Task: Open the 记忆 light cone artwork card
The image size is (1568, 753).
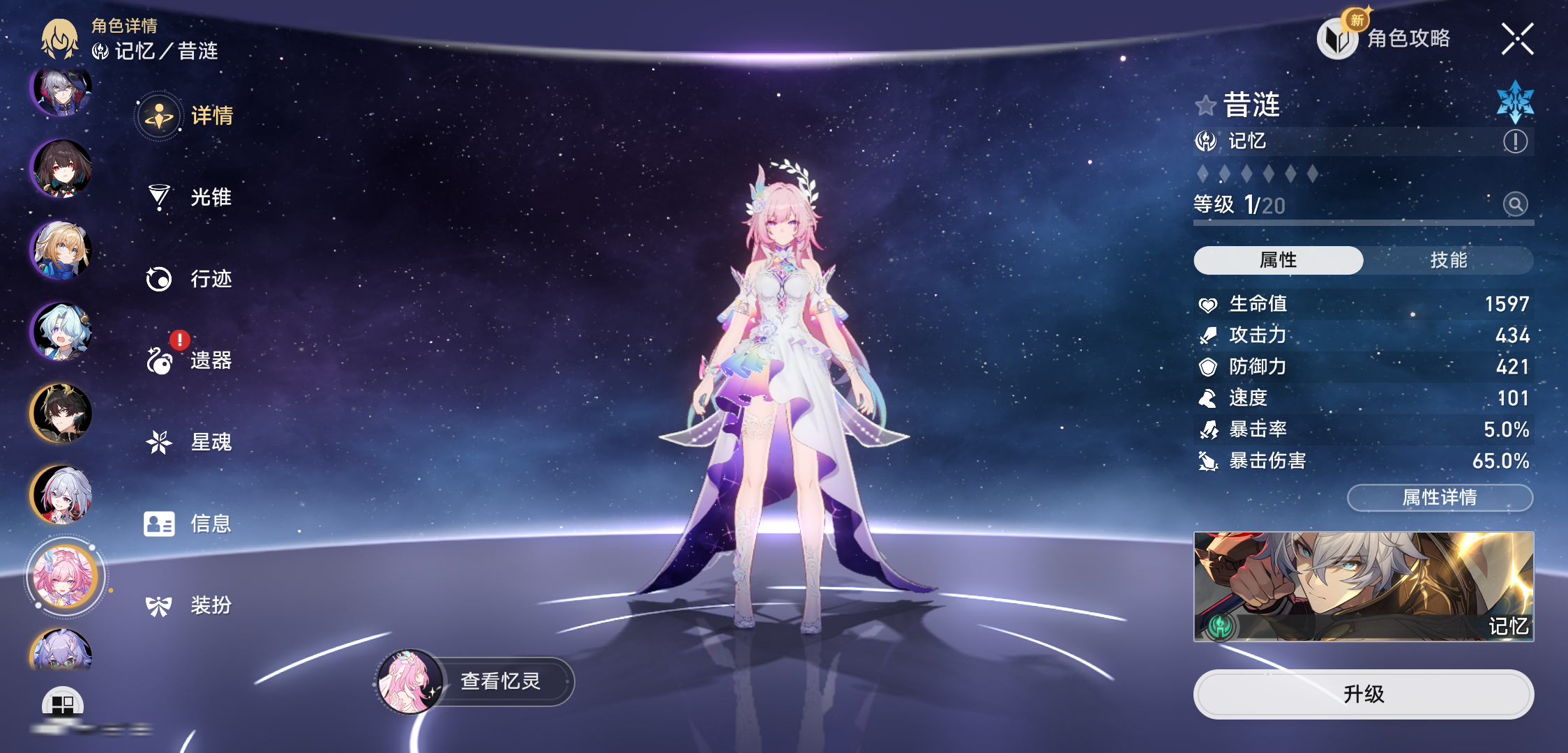Action: click(x=1363, y=586)
